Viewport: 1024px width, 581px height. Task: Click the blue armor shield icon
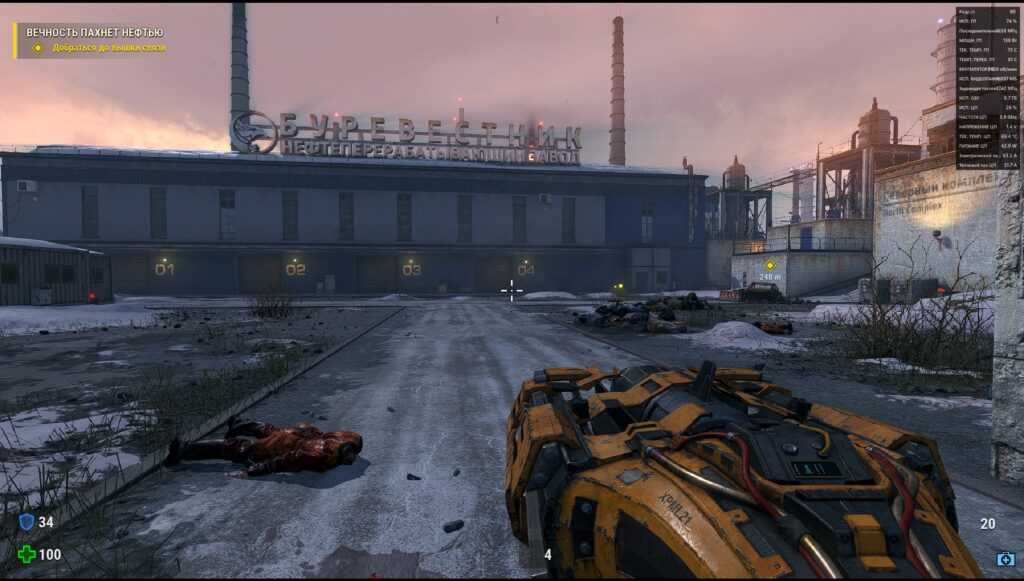coord(26,522)
